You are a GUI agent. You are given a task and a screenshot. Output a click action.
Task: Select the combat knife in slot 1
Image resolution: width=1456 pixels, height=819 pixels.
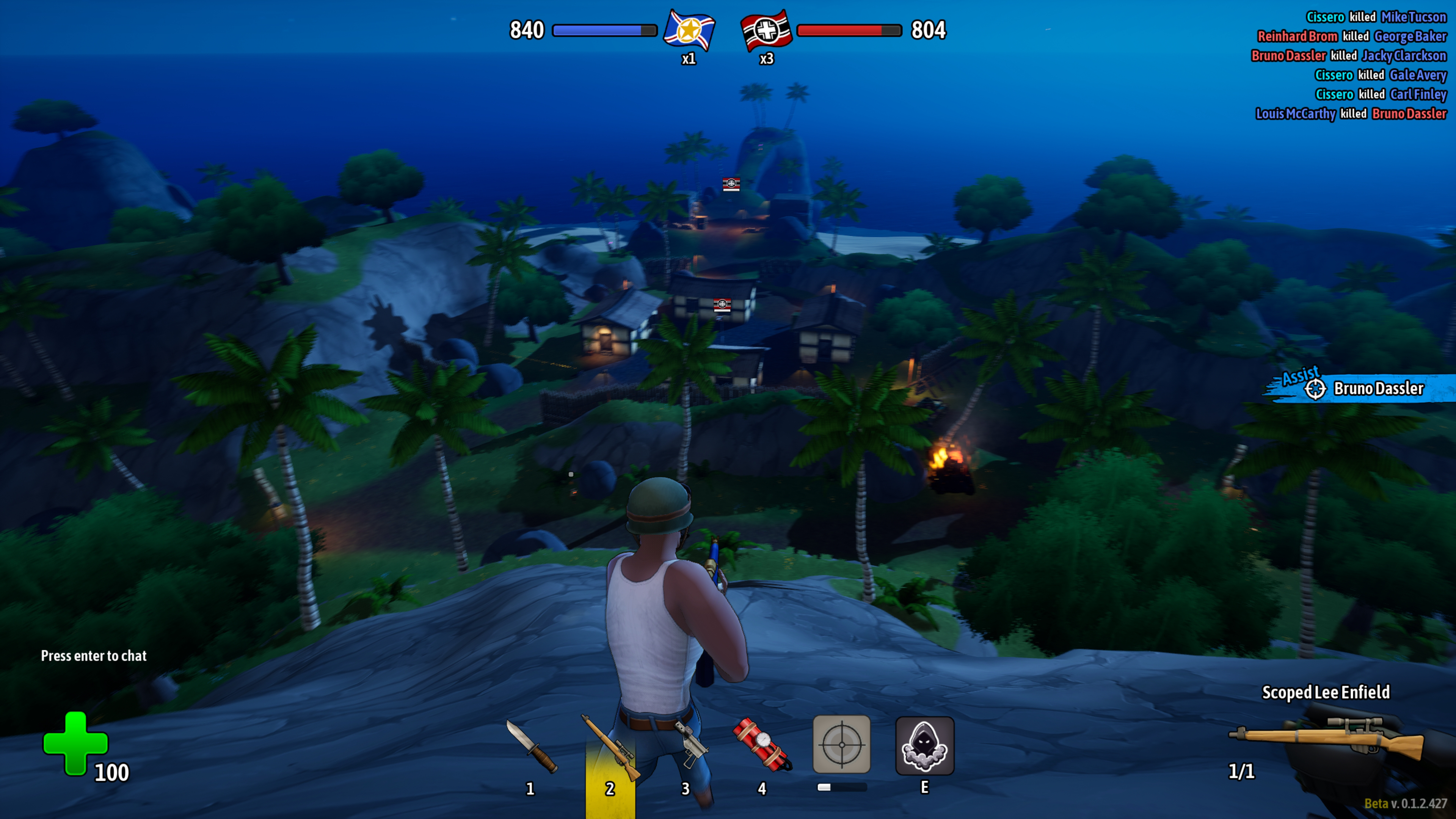tap(531, 746)
